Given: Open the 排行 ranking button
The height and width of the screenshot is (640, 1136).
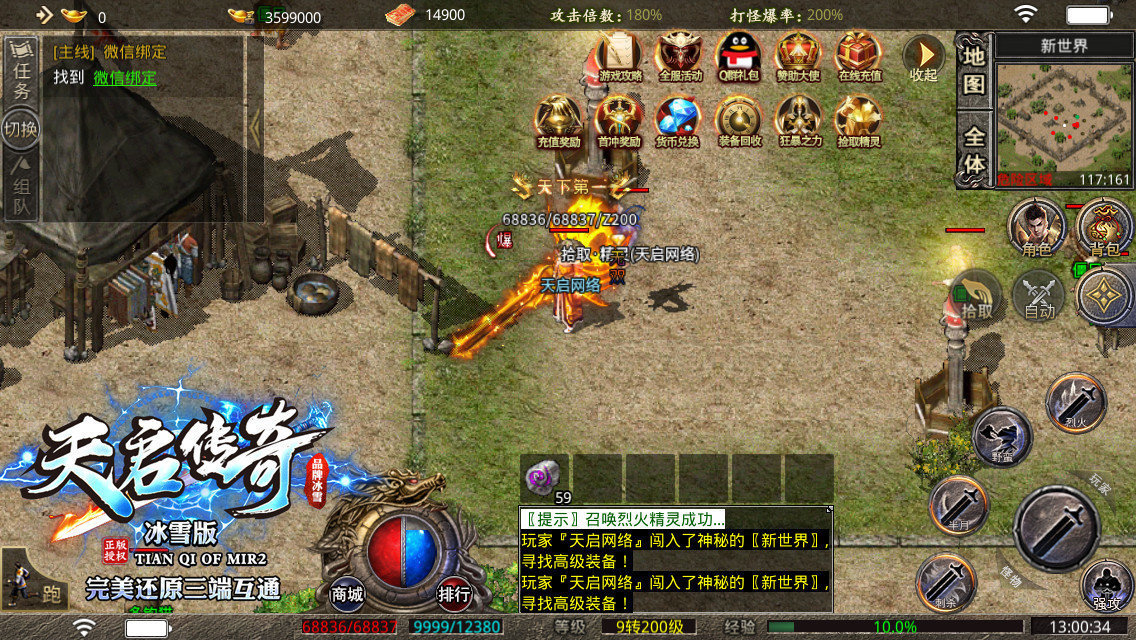Looking at the screenshot, I should click(x=454, y=593).
